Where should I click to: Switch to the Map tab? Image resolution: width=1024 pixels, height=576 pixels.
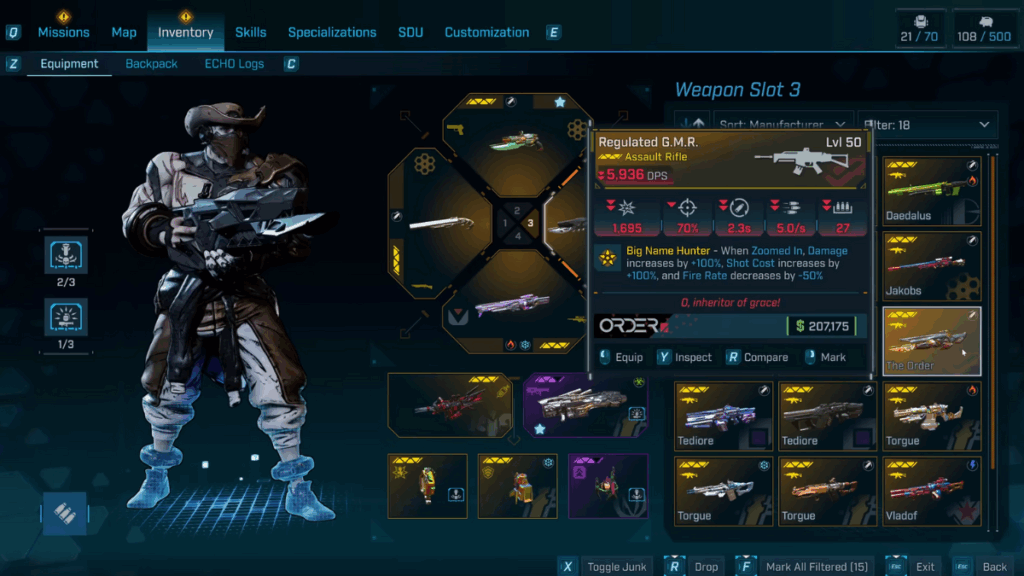tap(124, 32)
